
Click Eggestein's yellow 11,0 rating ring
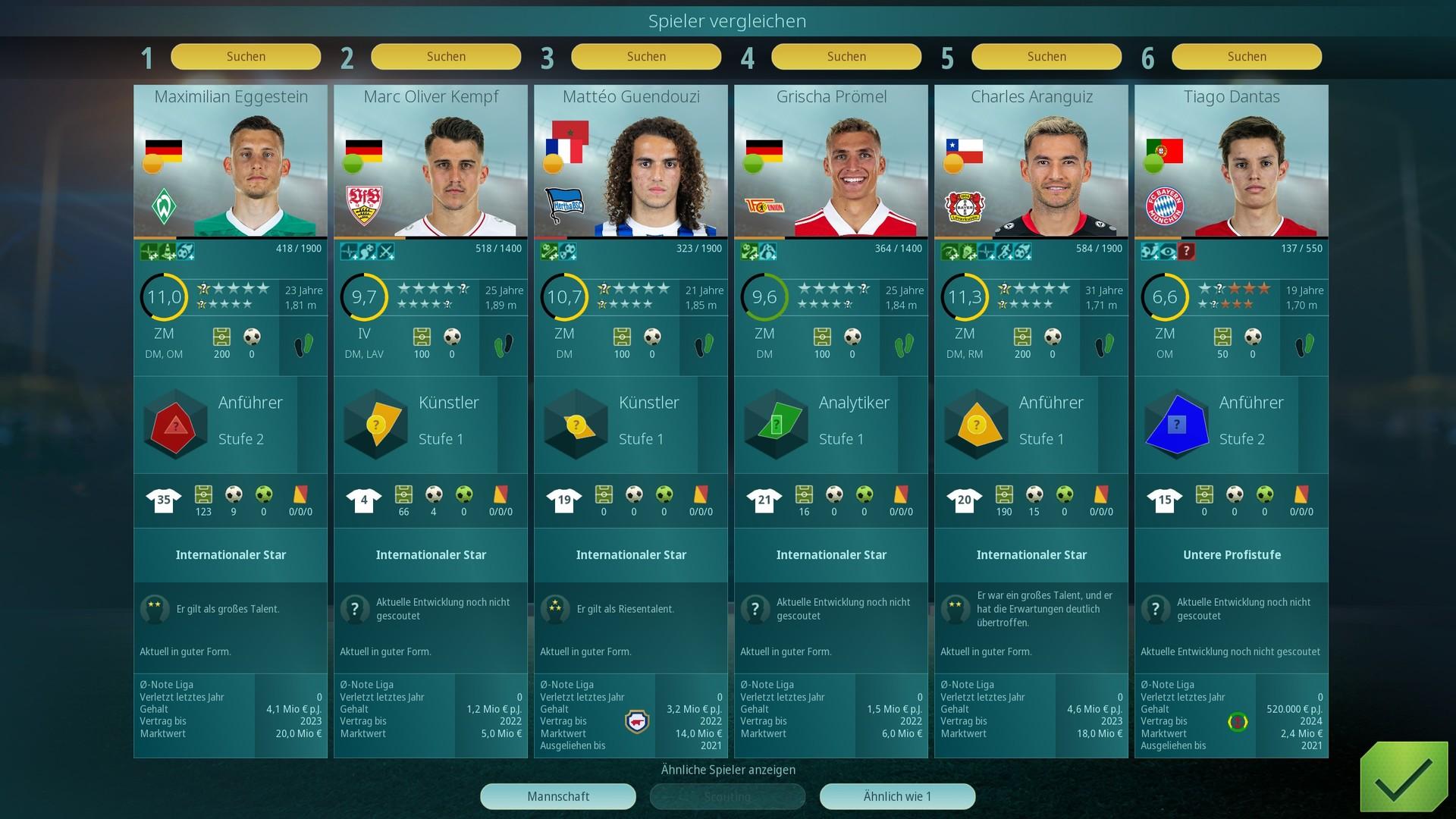(163, 297)
